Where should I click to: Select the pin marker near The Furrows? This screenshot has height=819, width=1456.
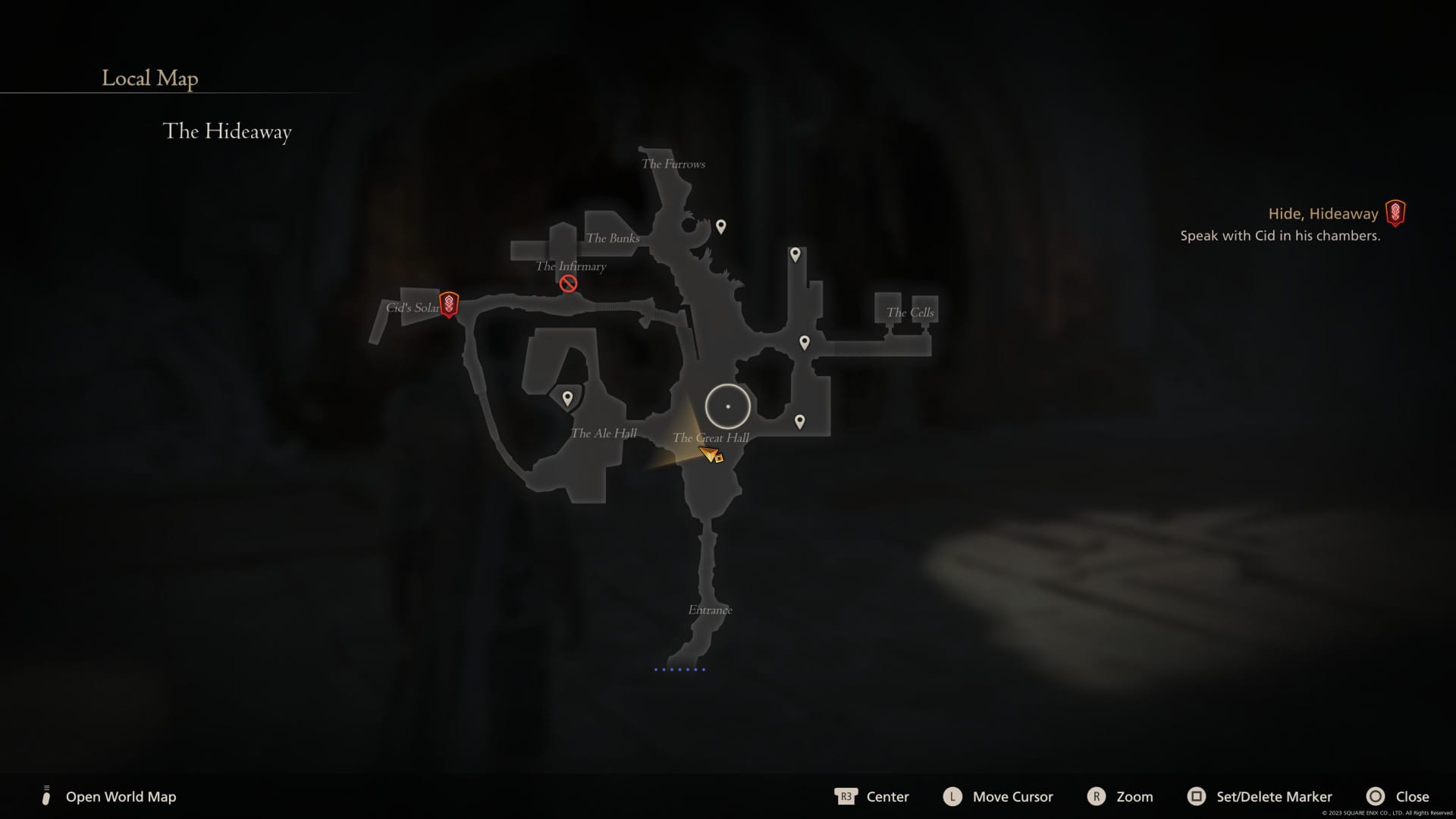click(720, 225)
